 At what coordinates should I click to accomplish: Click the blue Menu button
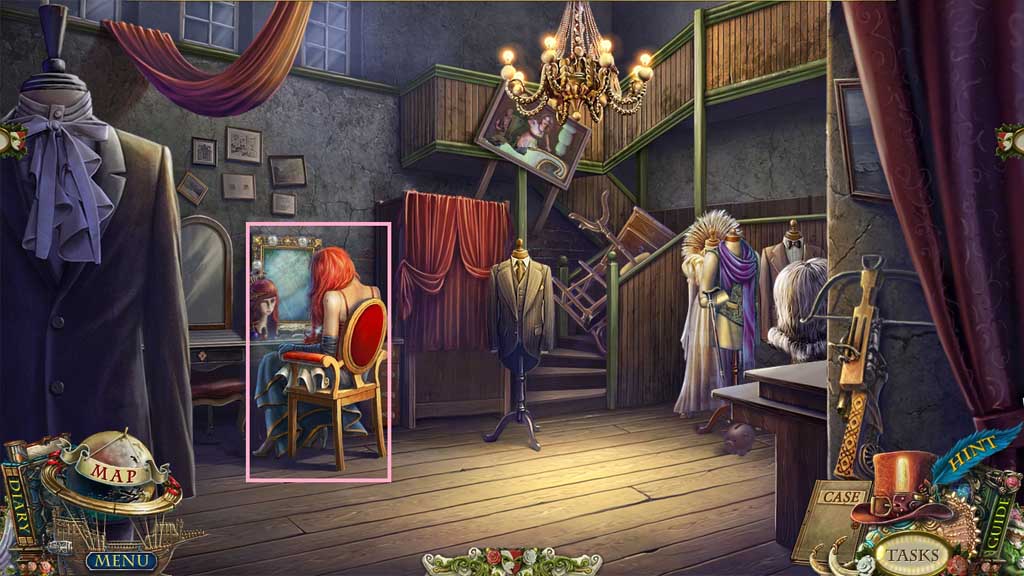[x=120, y=560]
